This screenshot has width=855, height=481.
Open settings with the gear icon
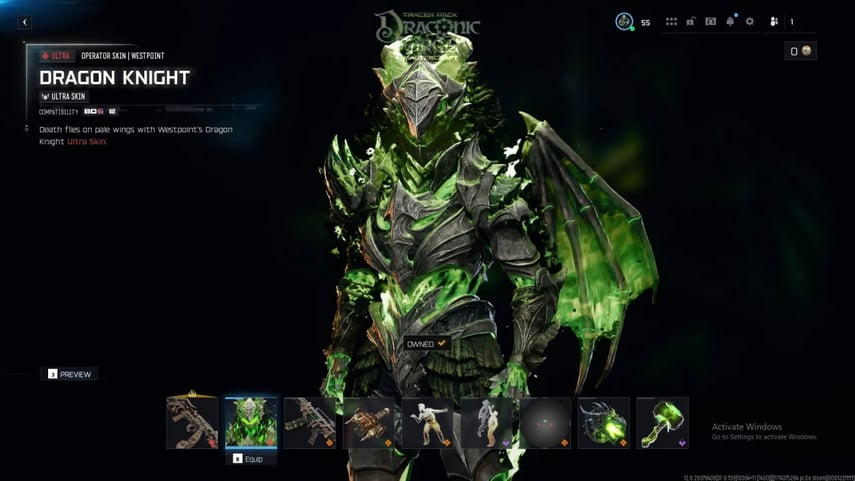click(x=749, y=21)
